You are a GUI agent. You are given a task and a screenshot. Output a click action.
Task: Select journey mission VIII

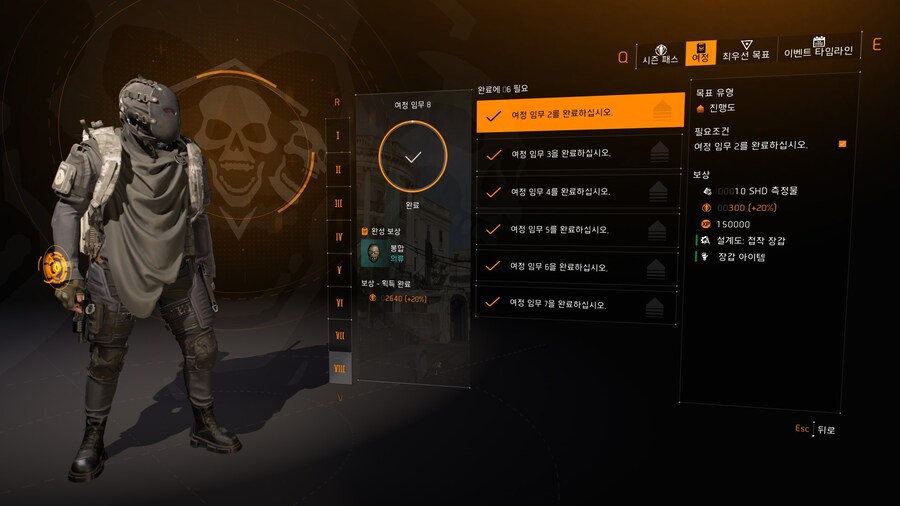pos(340,369)
